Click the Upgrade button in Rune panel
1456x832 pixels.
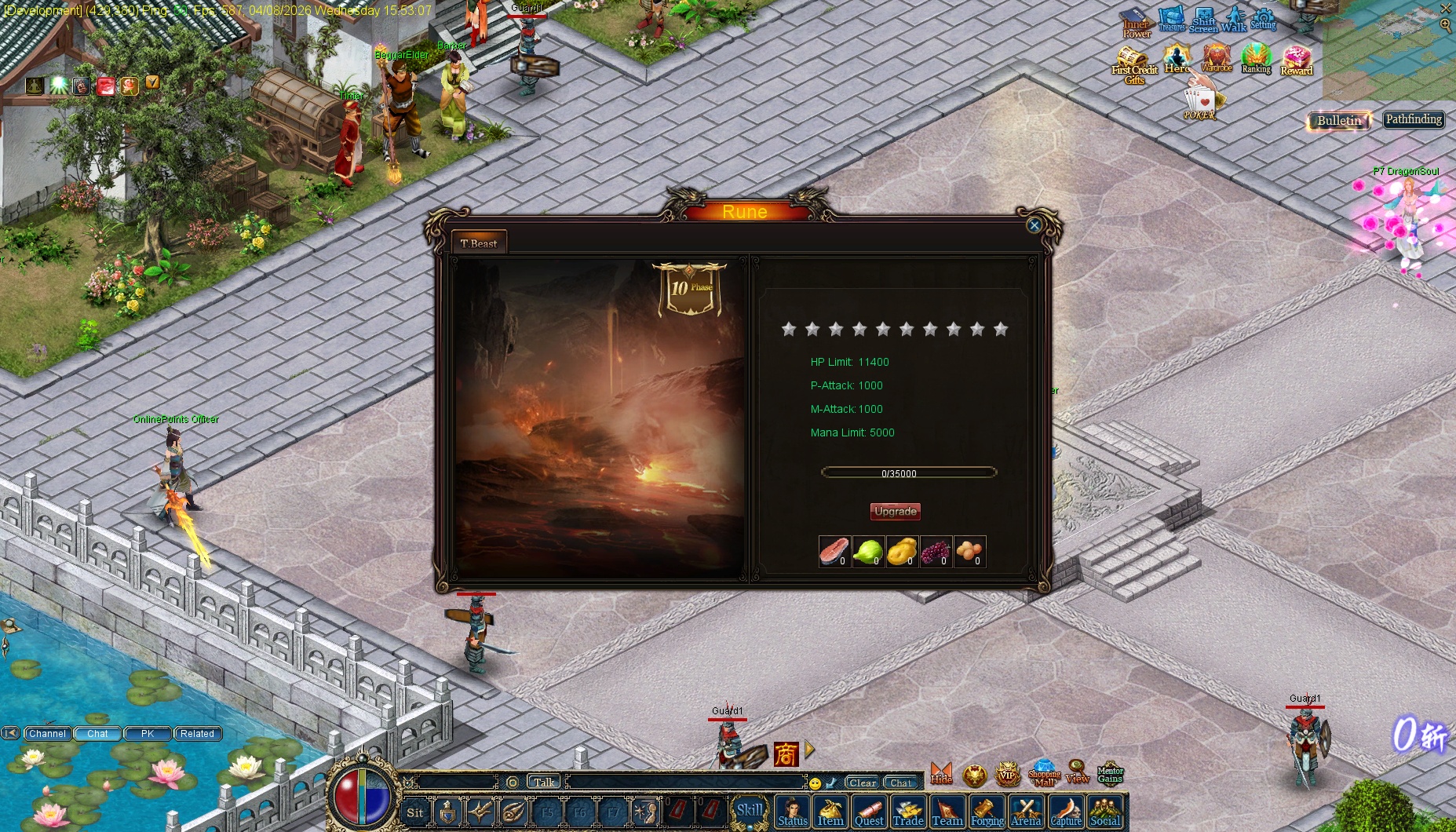895,512
